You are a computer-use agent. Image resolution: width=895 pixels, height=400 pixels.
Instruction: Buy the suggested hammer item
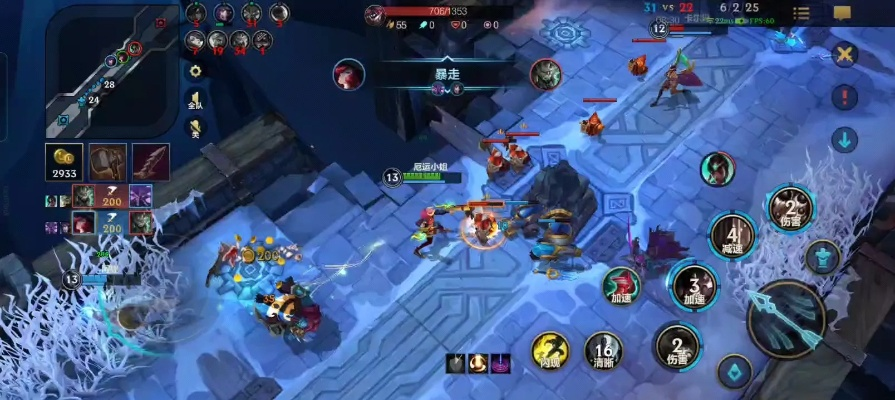pos(108,163)
